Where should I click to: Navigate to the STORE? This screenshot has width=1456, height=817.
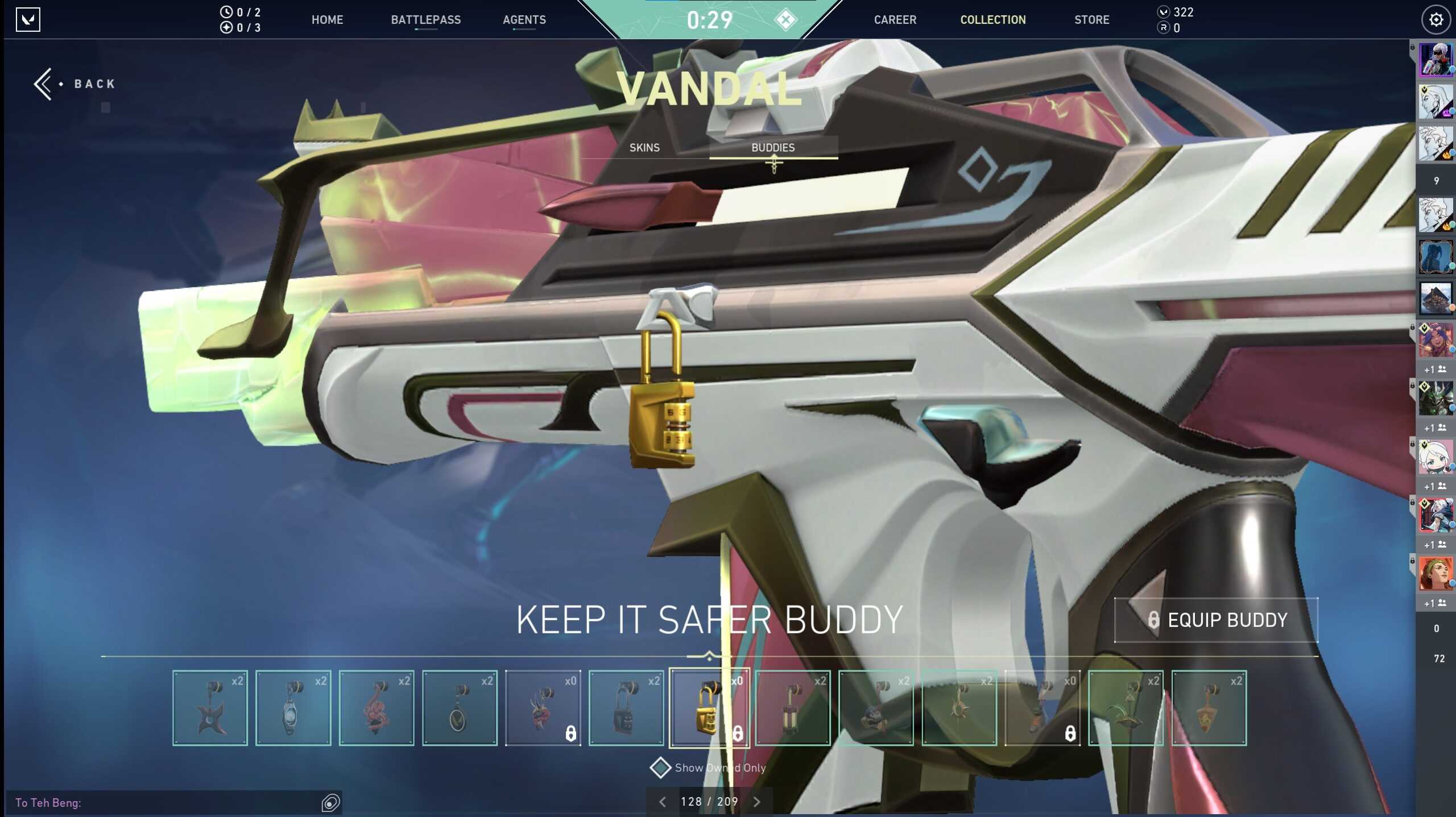click(x=1091, y=19)
